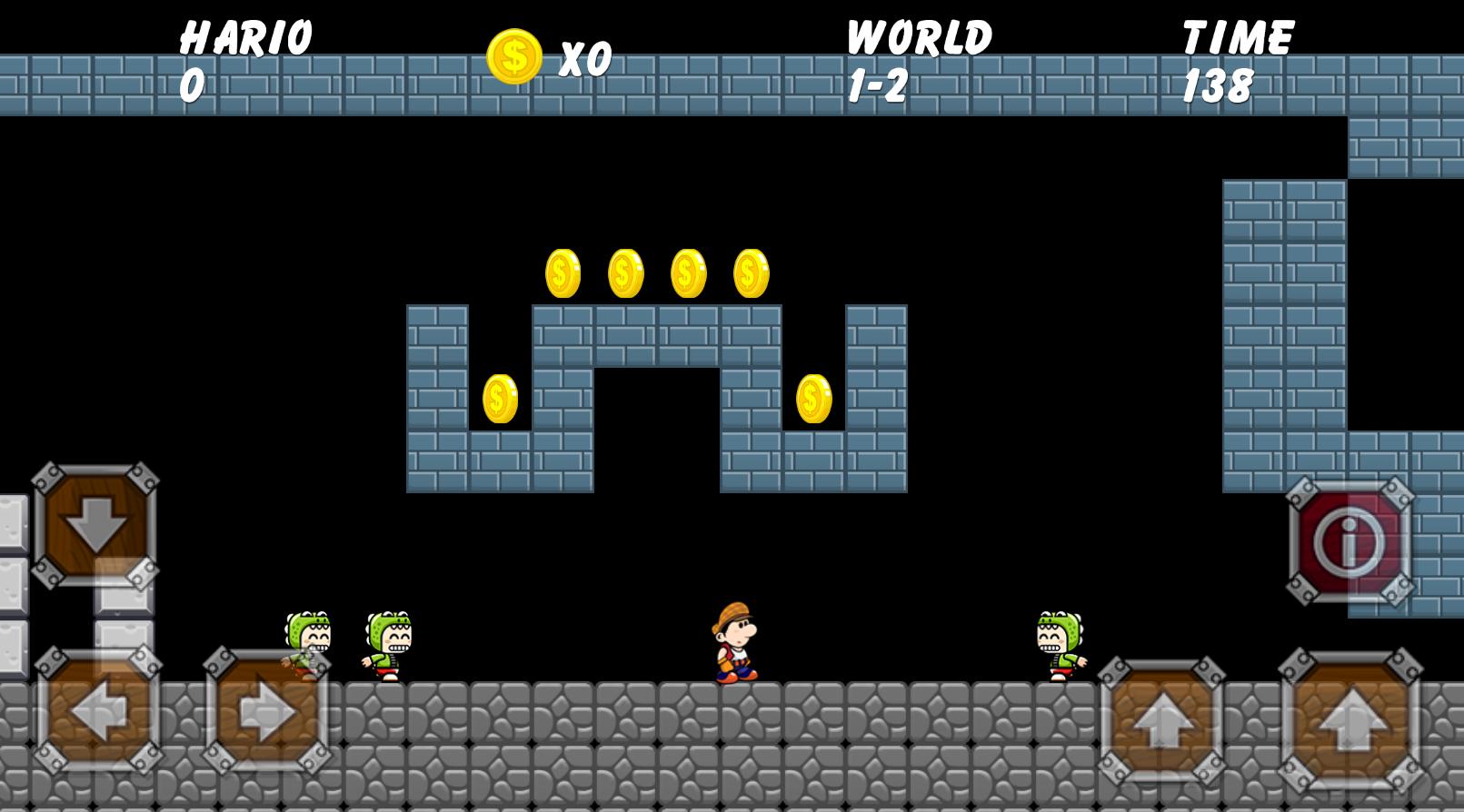The height and width of the screenshot is (812, 1464).
Task: Tap the down arrow control button
Action: (x=95, y=525)
